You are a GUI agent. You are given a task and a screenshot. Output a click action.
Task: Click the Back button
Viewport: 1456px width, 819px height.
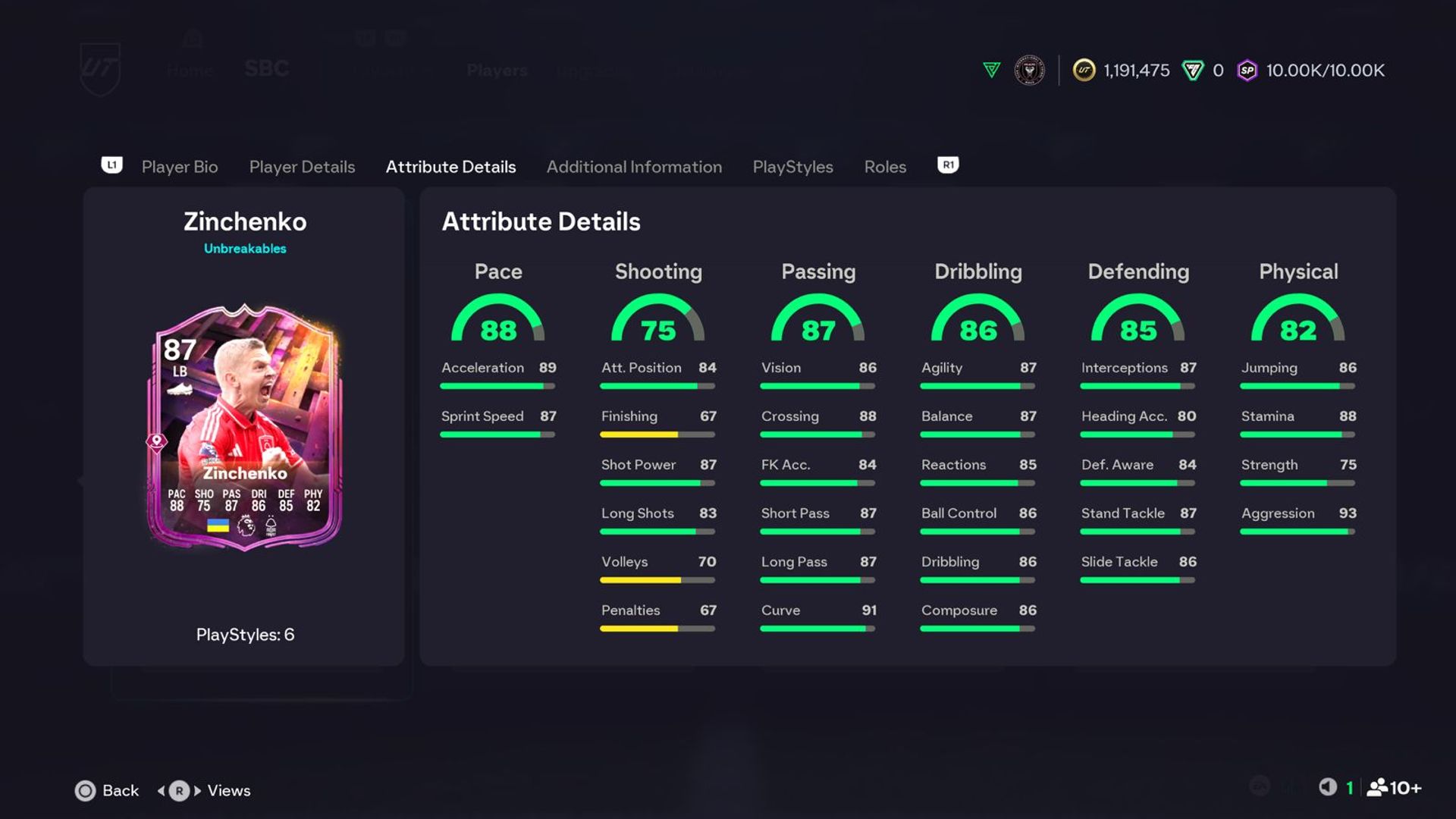point(107,790)
